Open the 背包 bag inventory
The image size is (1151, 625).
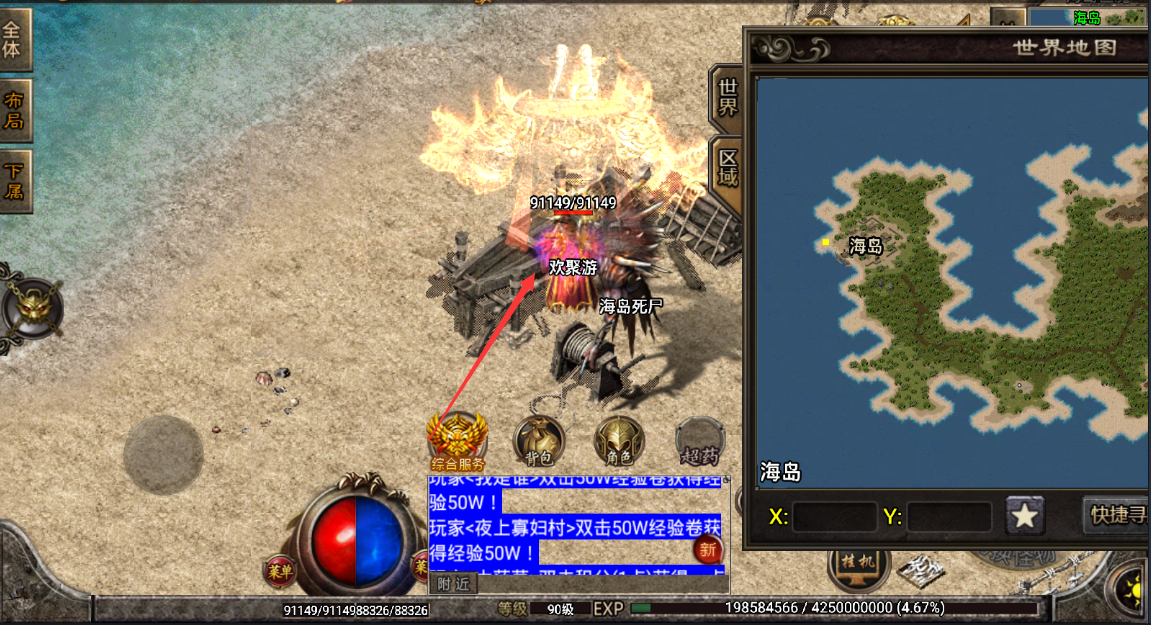tap(539, 441)
